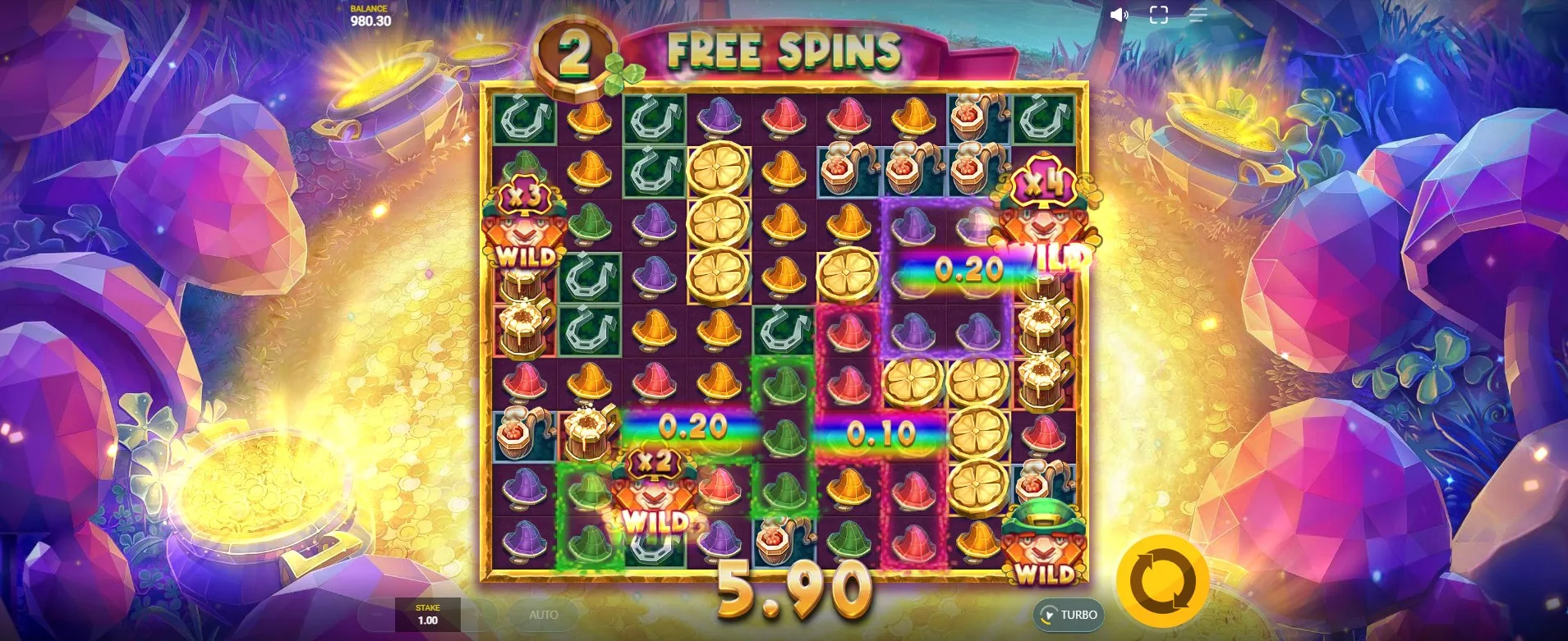The height and width of the screenshot is (641, 1568).
Task: Mute the game sound via speaker icon
Action: pos(1119,15)
